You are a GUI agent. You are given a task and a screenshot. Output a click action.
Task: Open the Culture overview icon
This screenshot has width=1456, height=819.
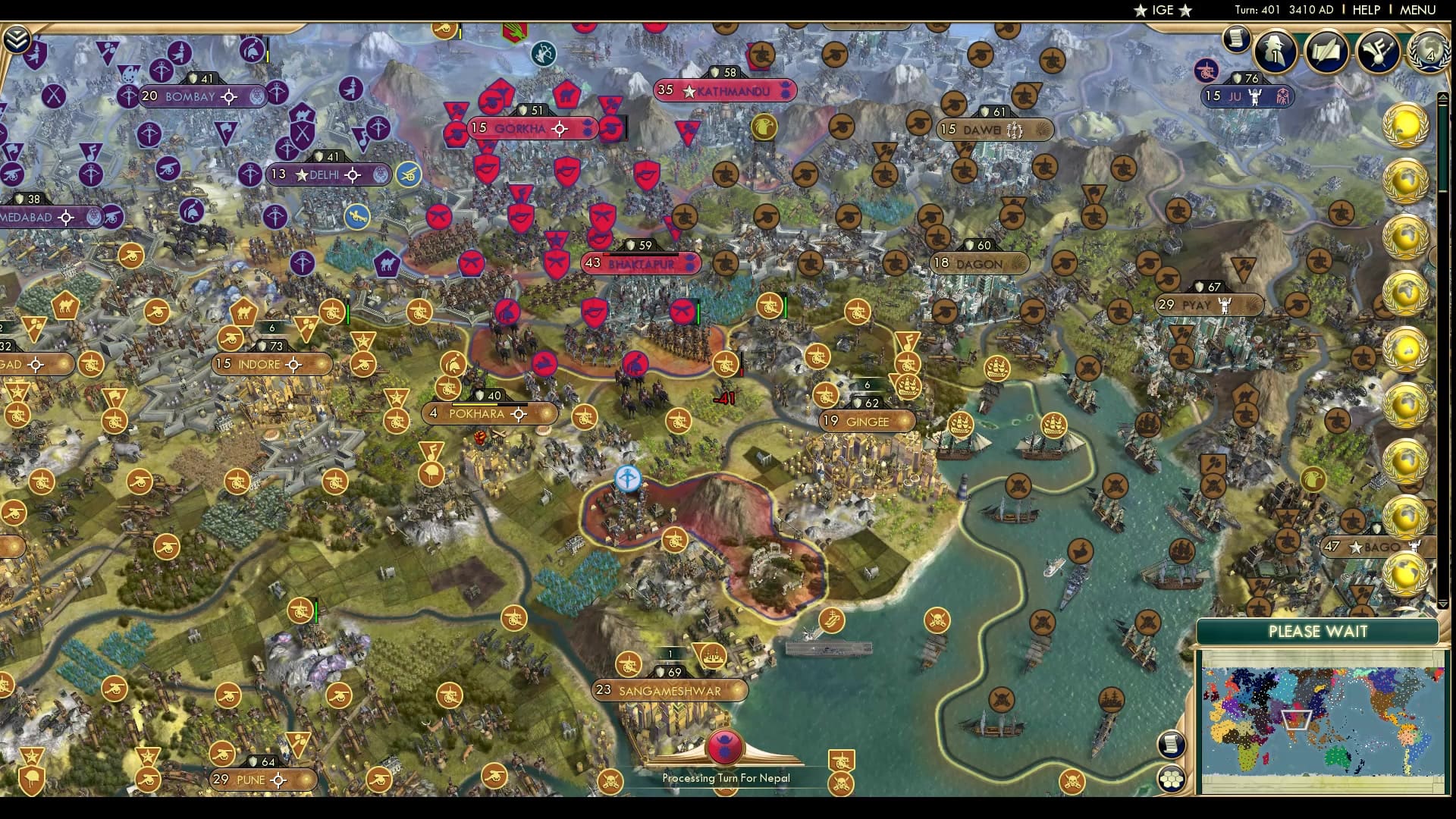pyautogui.click(x=1379, y=50)
